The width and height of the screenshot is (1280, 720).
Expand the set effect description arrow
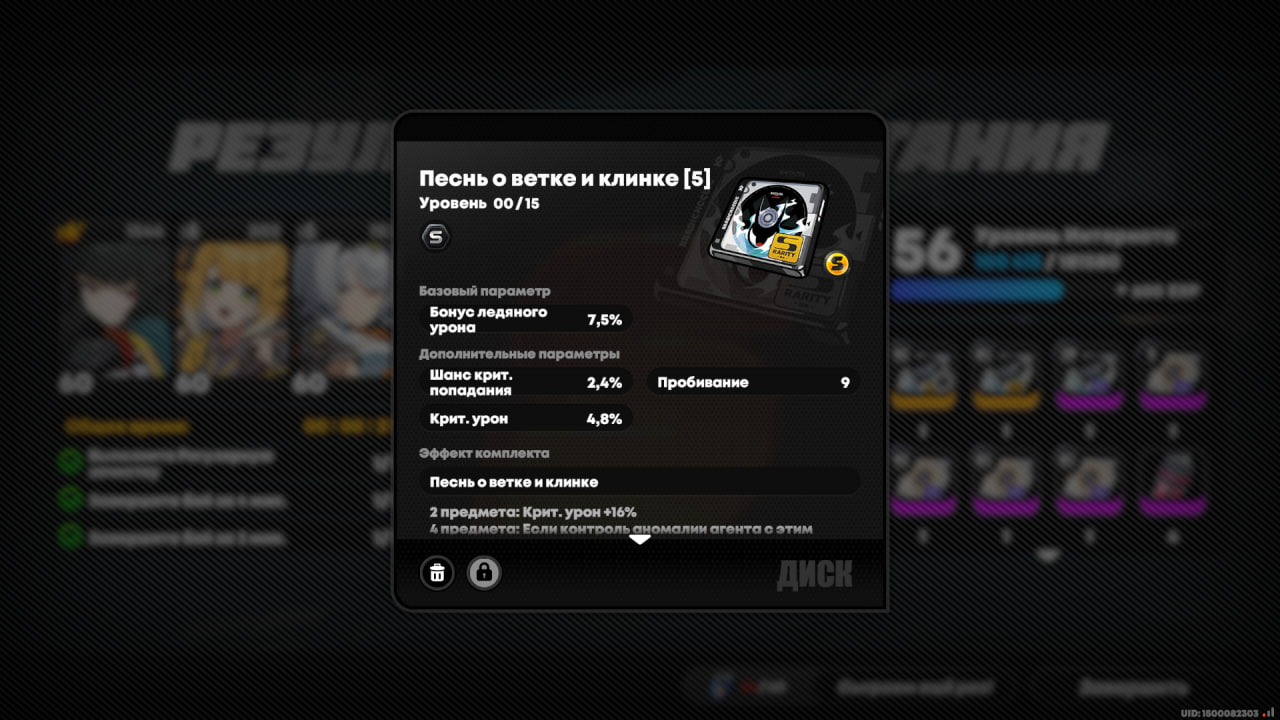tap(640, 540)
